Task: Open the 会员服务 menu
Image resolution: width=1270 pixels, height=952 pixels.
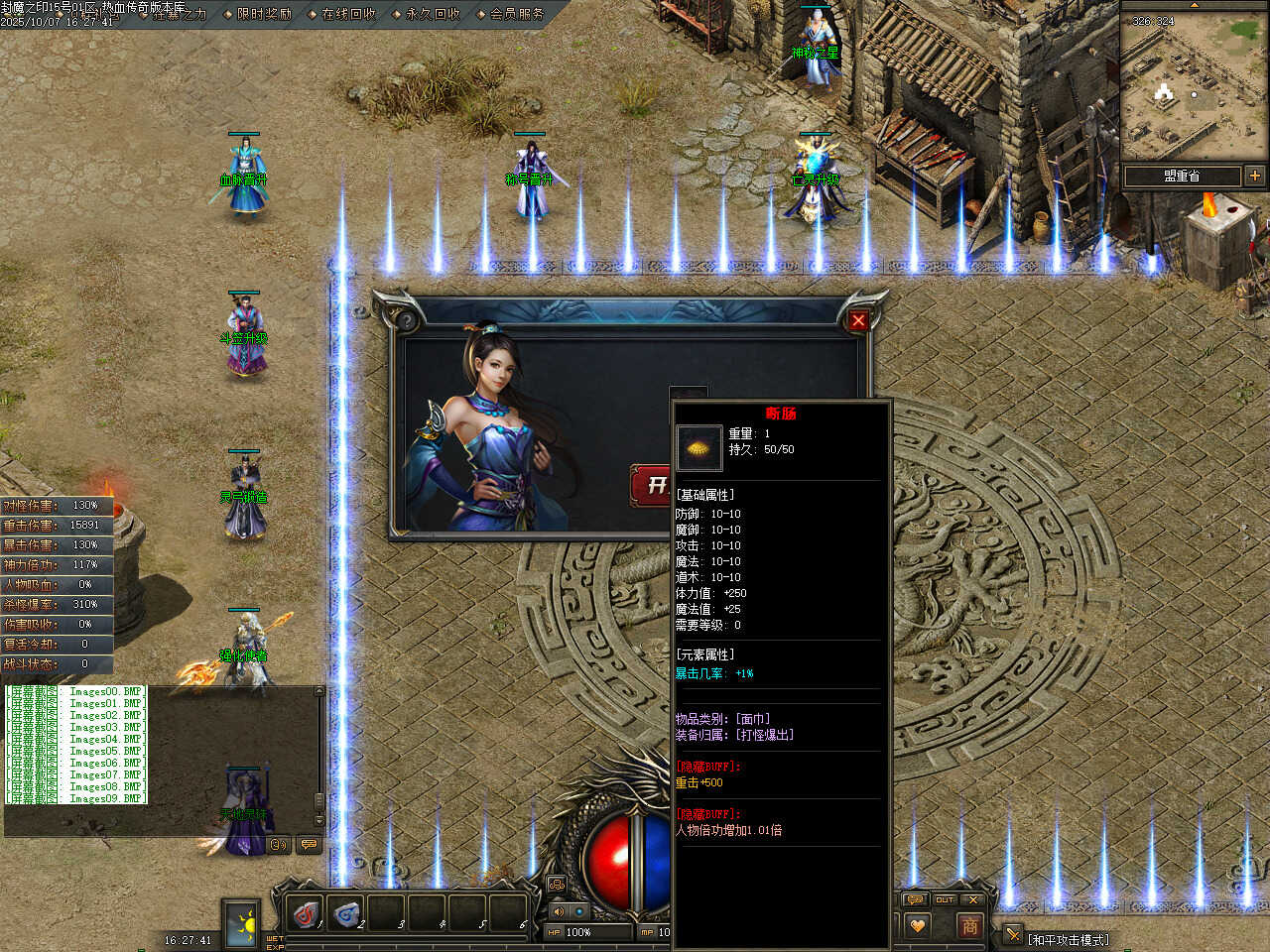Action: coord(517,14)
